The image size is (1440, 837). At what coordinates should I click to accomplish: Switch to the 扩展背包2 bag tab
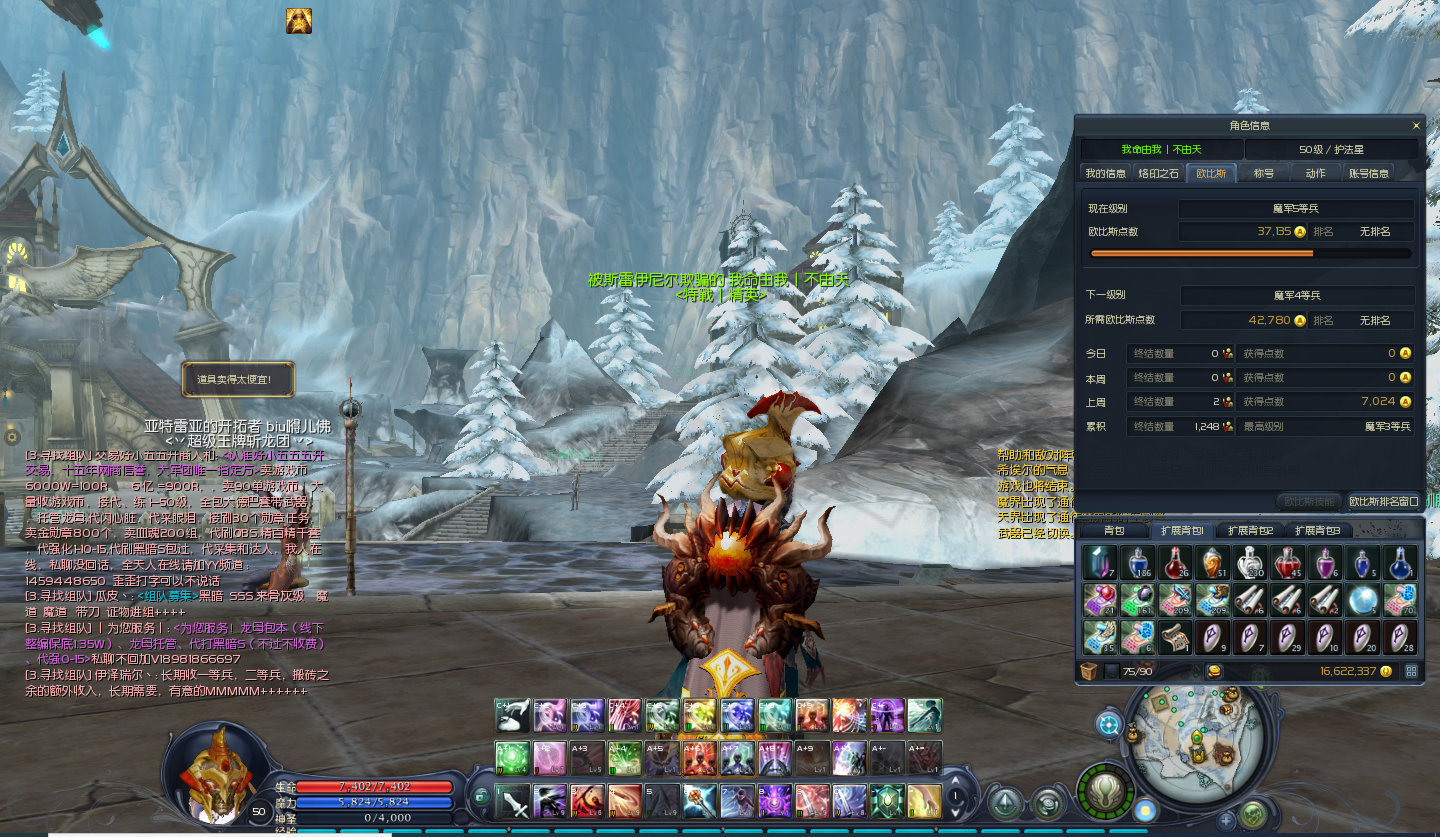pos(1250,530)
